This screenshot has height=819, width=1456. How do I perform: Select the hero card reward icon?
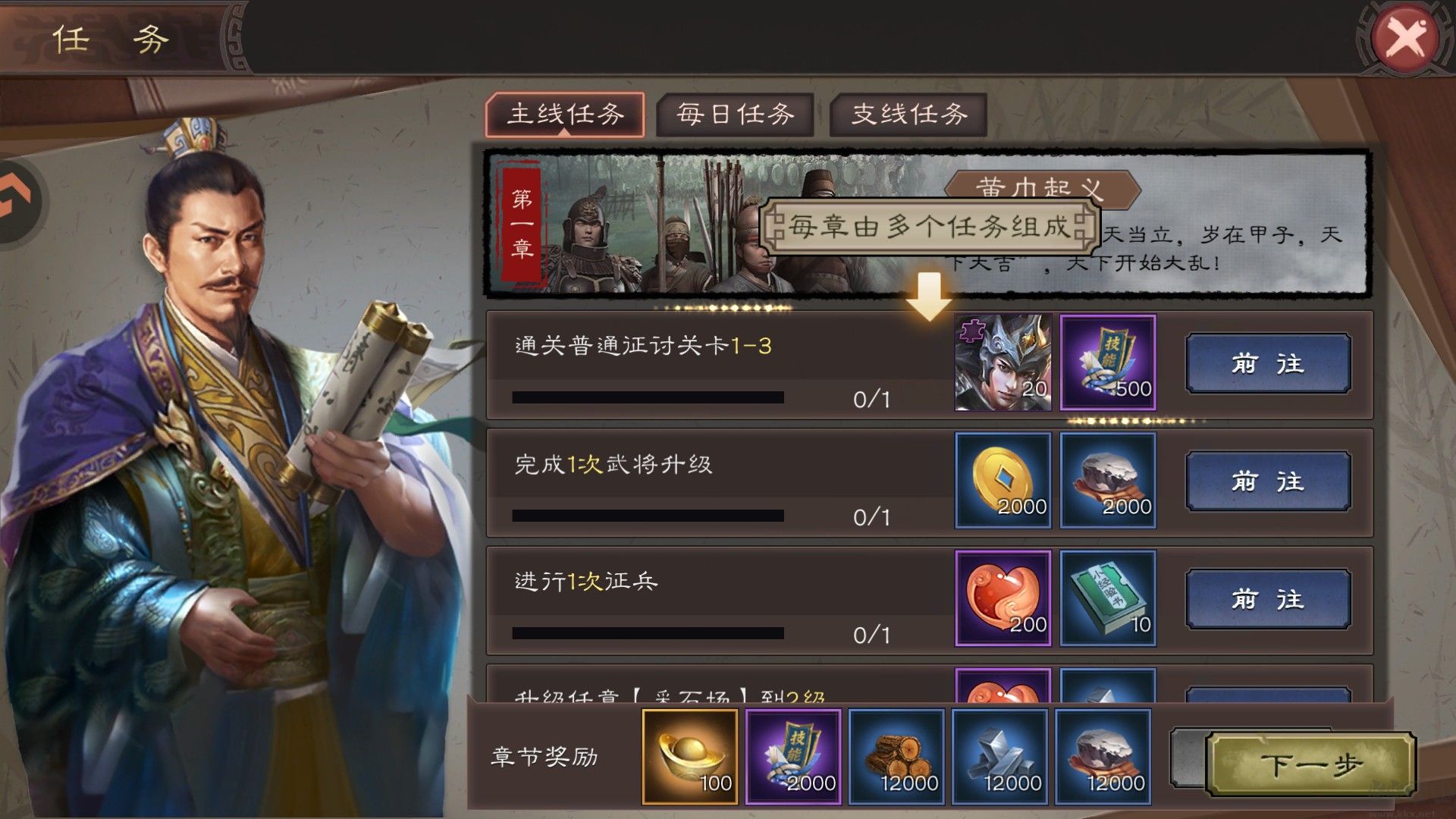click(x=1001, y=364)
